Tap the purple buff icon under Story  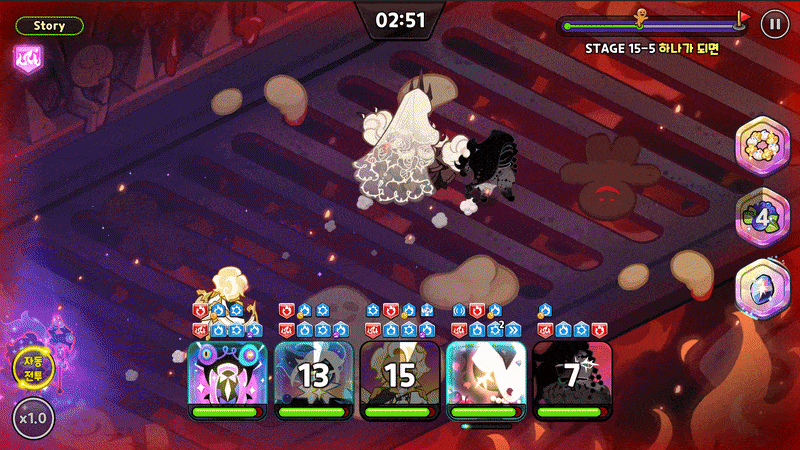(x=26, y=57)
